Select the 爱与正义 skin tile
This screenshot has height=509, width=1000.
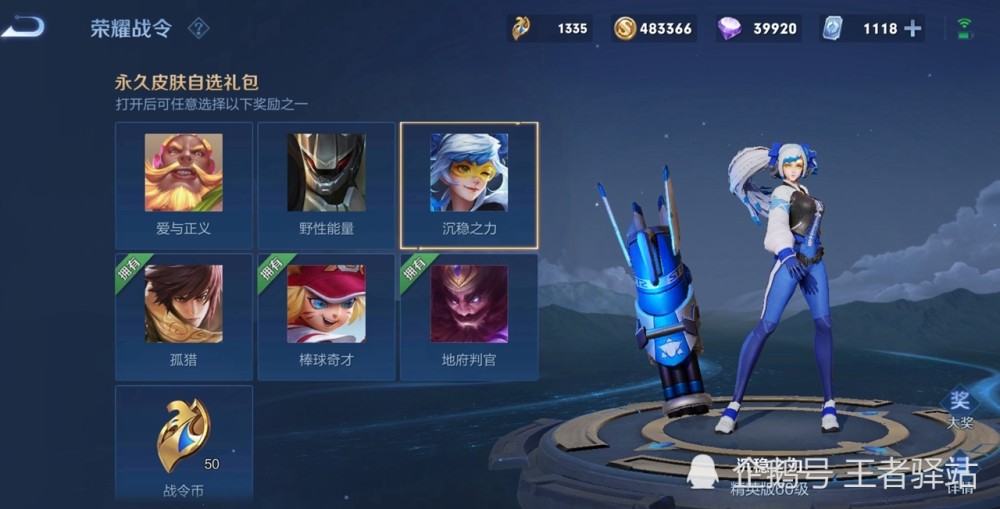tap(184, 185)
